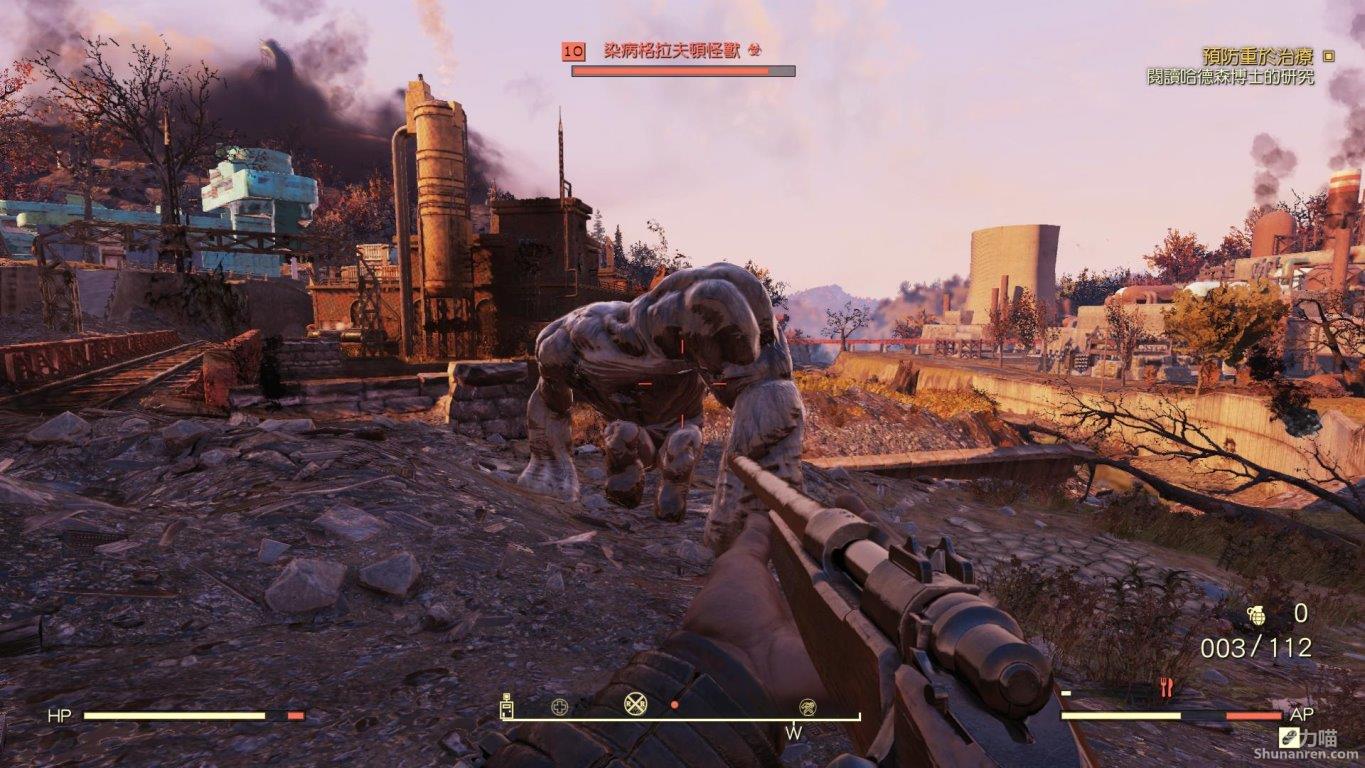
Task: Select the grenade icon
Action: pyautogui.click(x=1256, y=615)
